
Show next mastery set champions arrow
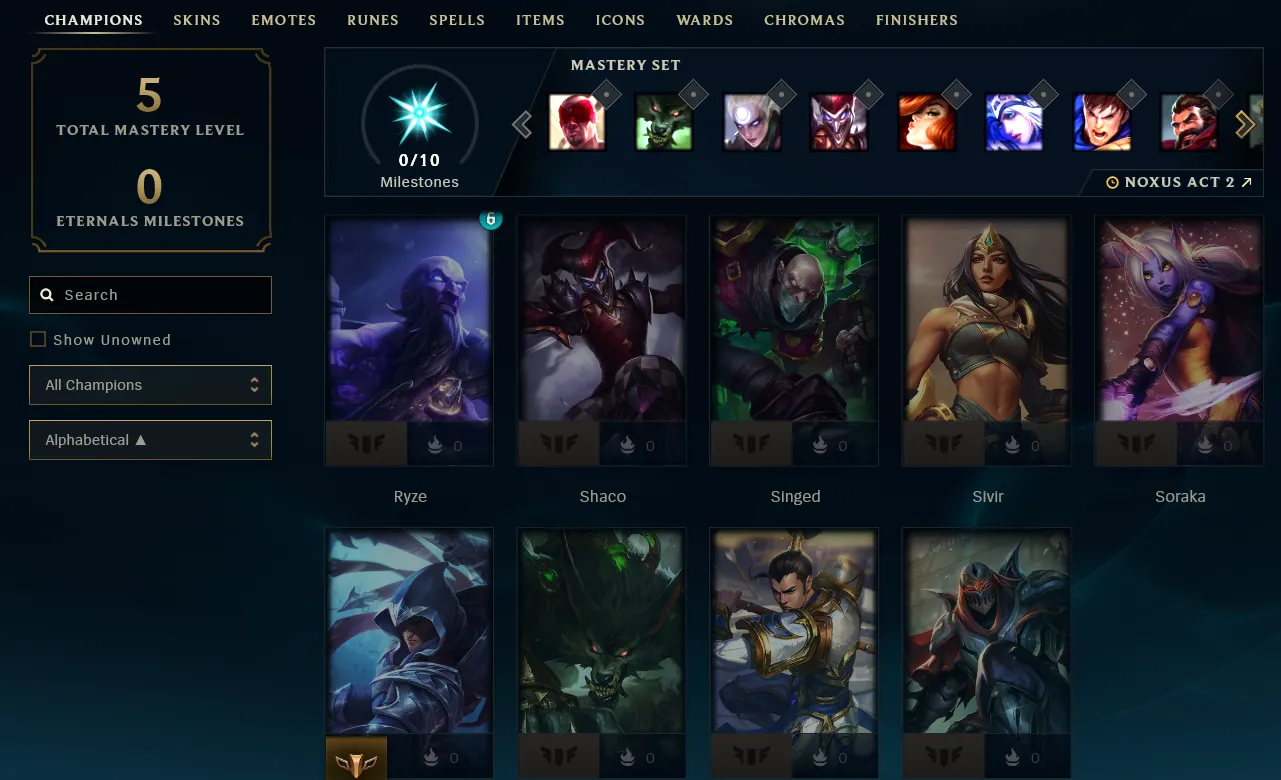[1245, 124]
